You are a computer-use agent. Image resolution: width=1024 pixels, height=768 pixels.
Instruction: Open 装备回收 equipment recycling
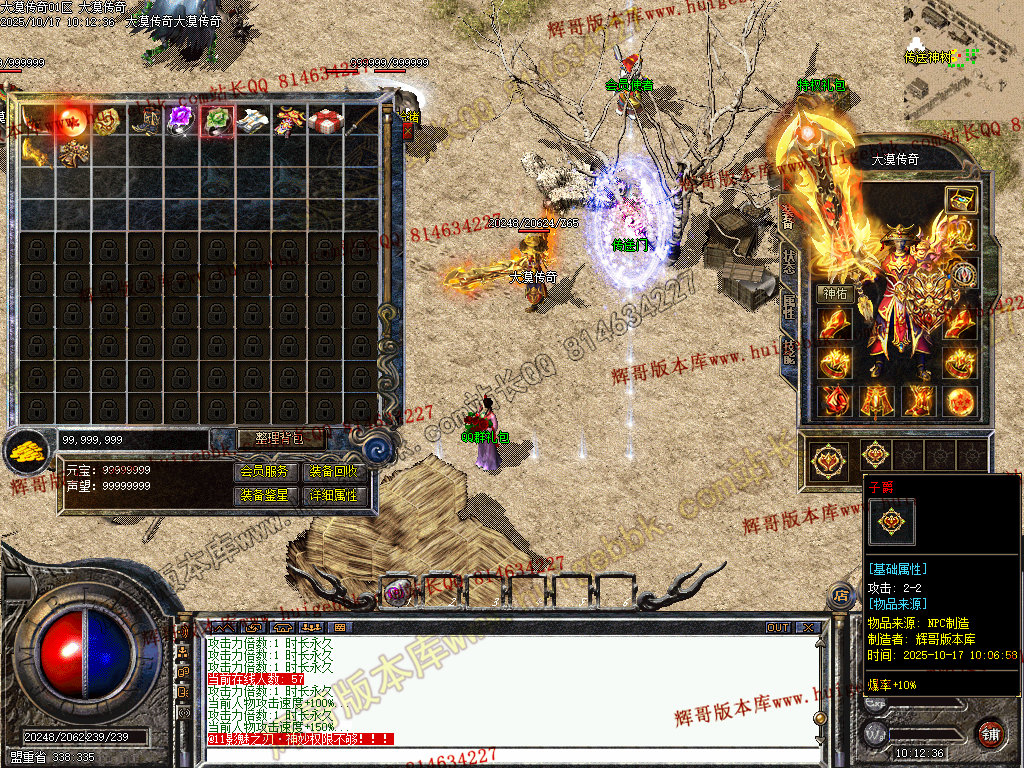333,471
